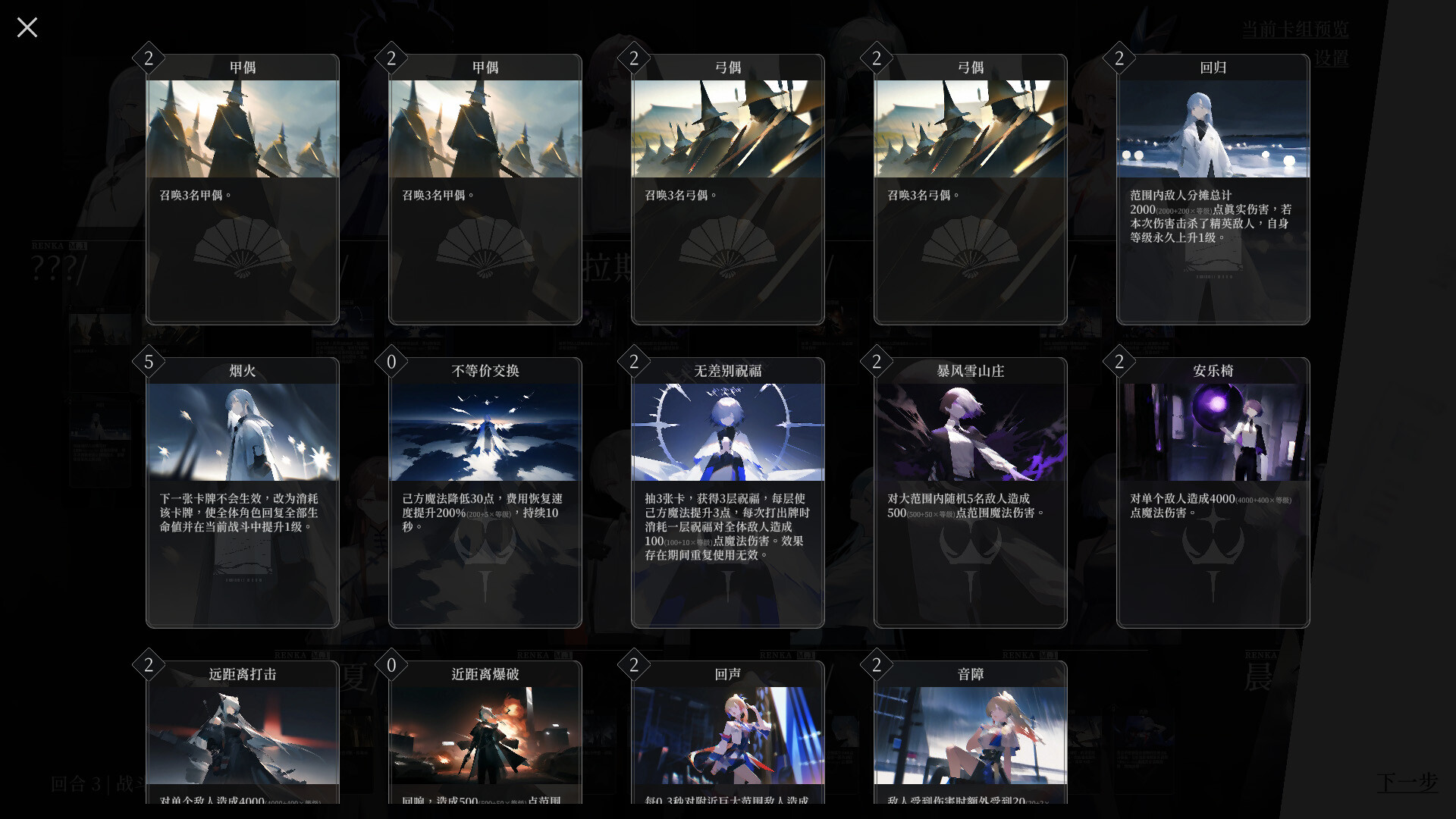The width and height of the screenshot is (1456, 819).
Task: Select the 回归 true damage card
Action: pyautogui.click(x=1213, y=190)
